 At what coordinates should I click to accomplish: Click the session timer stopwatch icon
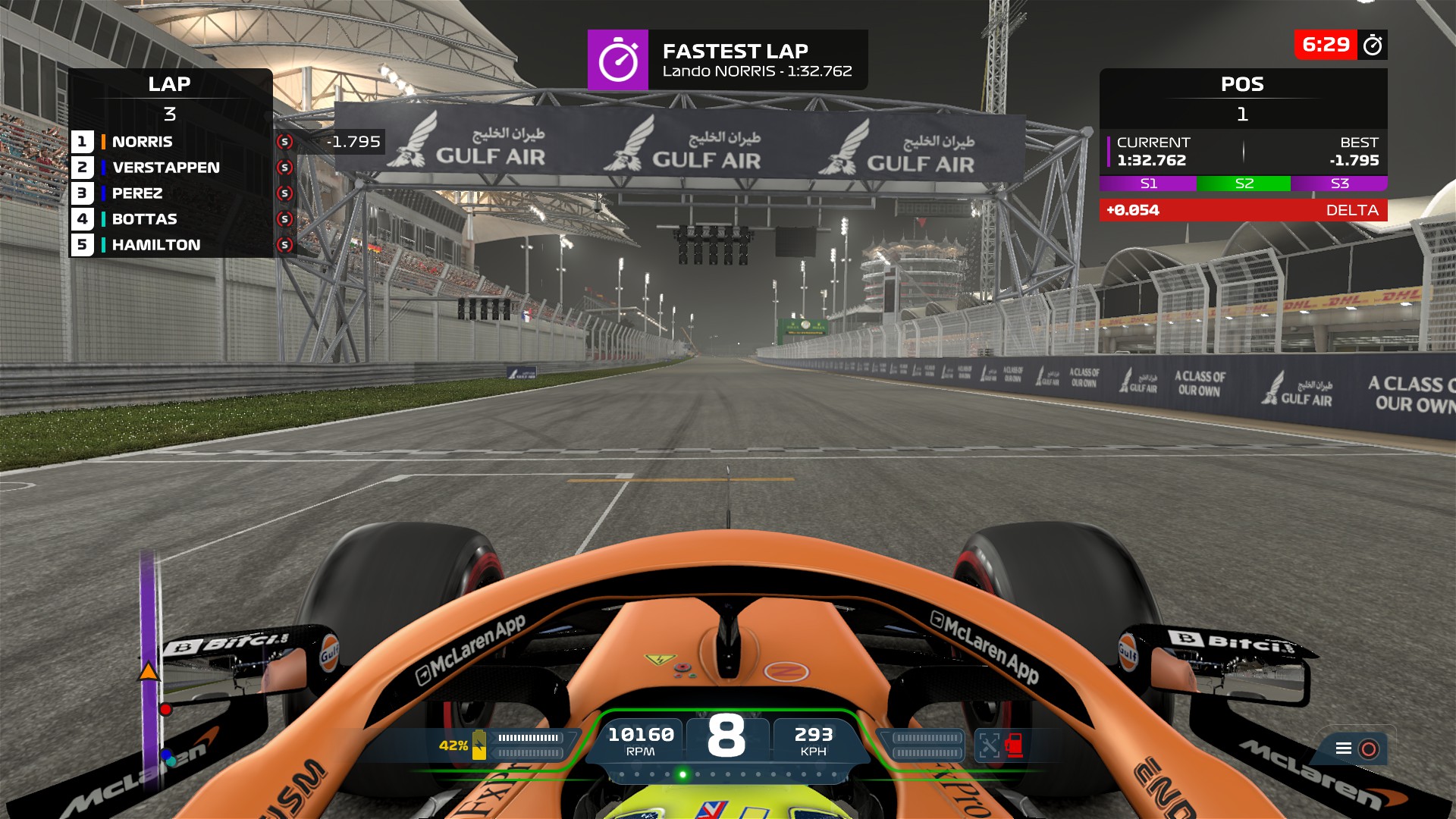(x=1373, y=45)
